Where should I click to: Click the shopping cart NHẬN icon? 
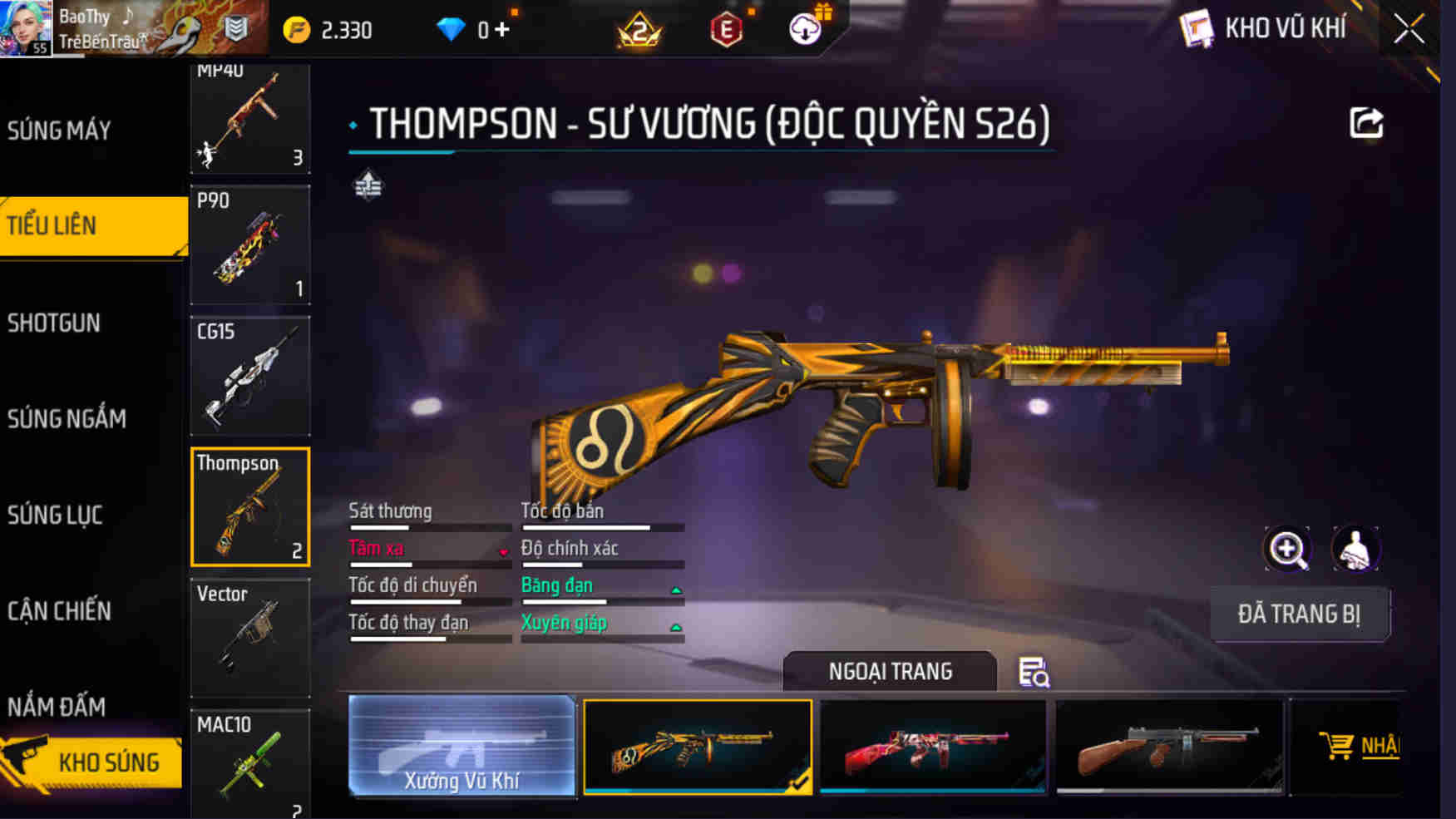(1338, 747)
